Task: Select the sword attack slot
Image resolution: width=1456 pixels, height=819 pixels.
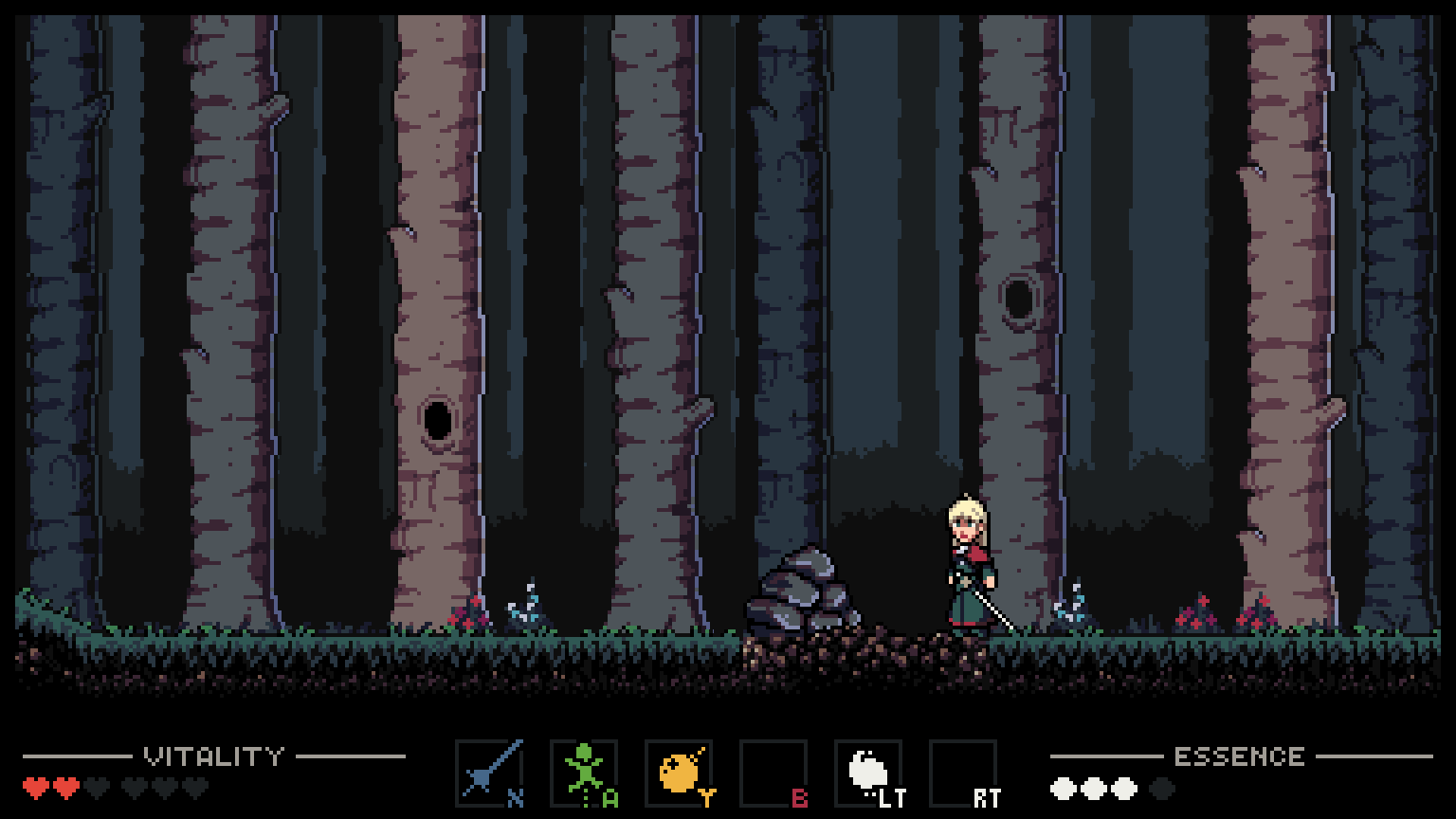Action: [x=489, y=773]
